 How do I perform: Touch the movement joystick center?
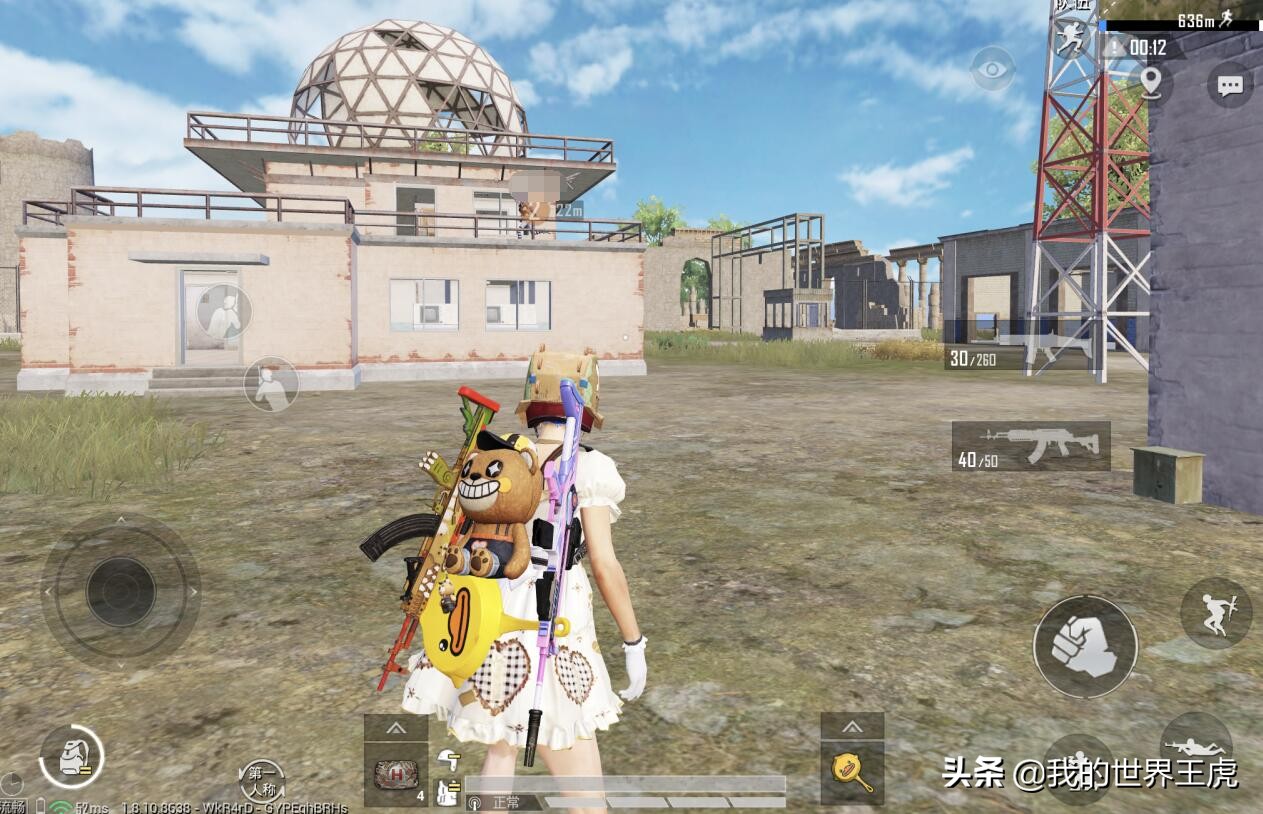click(120, 591)
